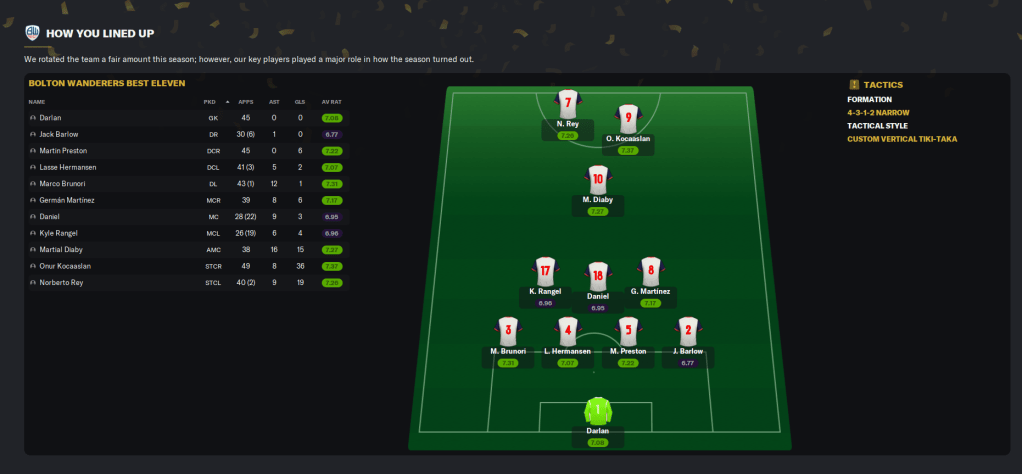Select Darlan in the best eleven list
This screenshot has height=474, width=1022.
pos(49,118)
